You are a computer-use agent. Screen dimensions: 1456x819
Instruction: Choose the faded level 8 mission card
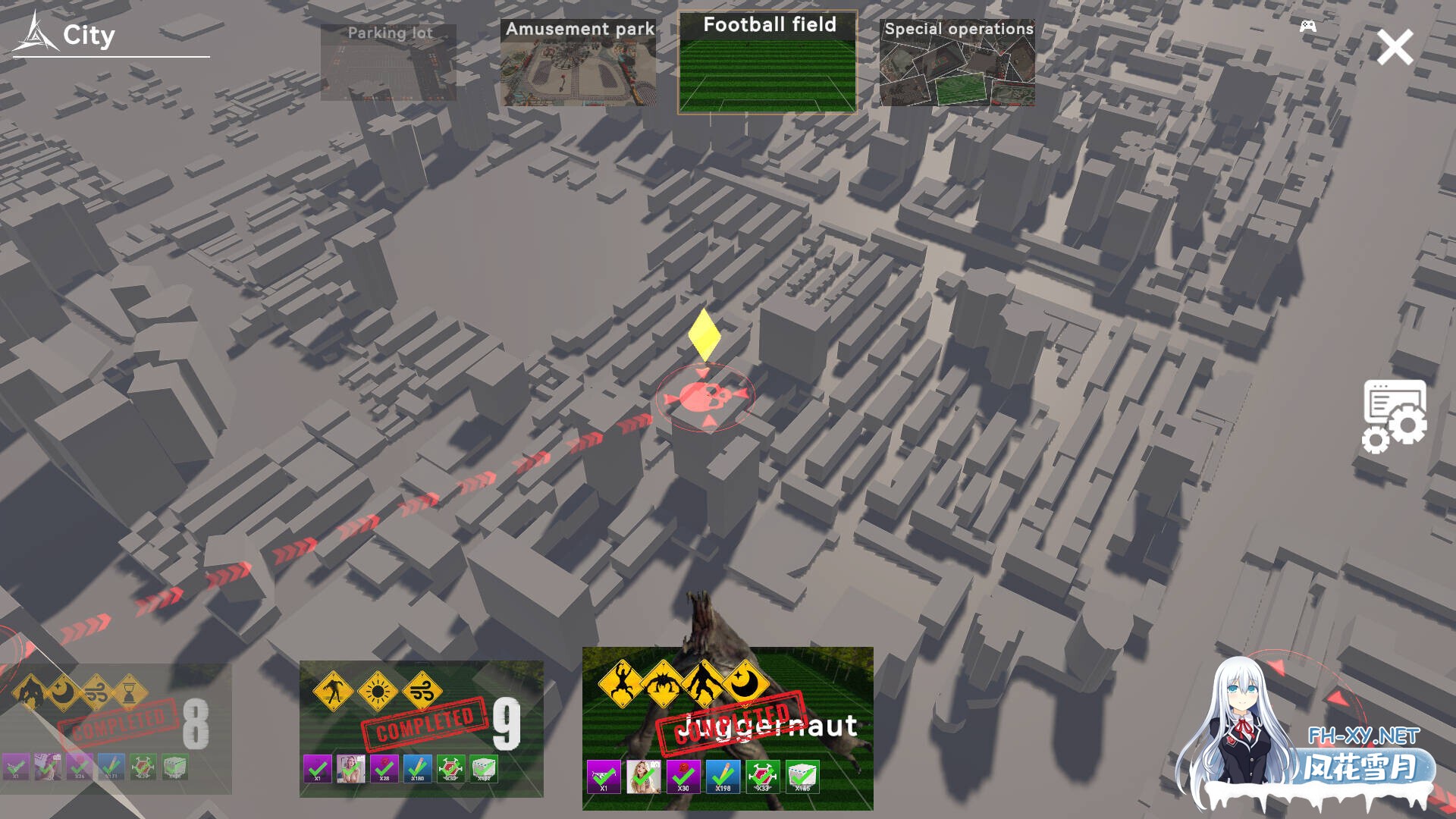[x=115, y=728]
